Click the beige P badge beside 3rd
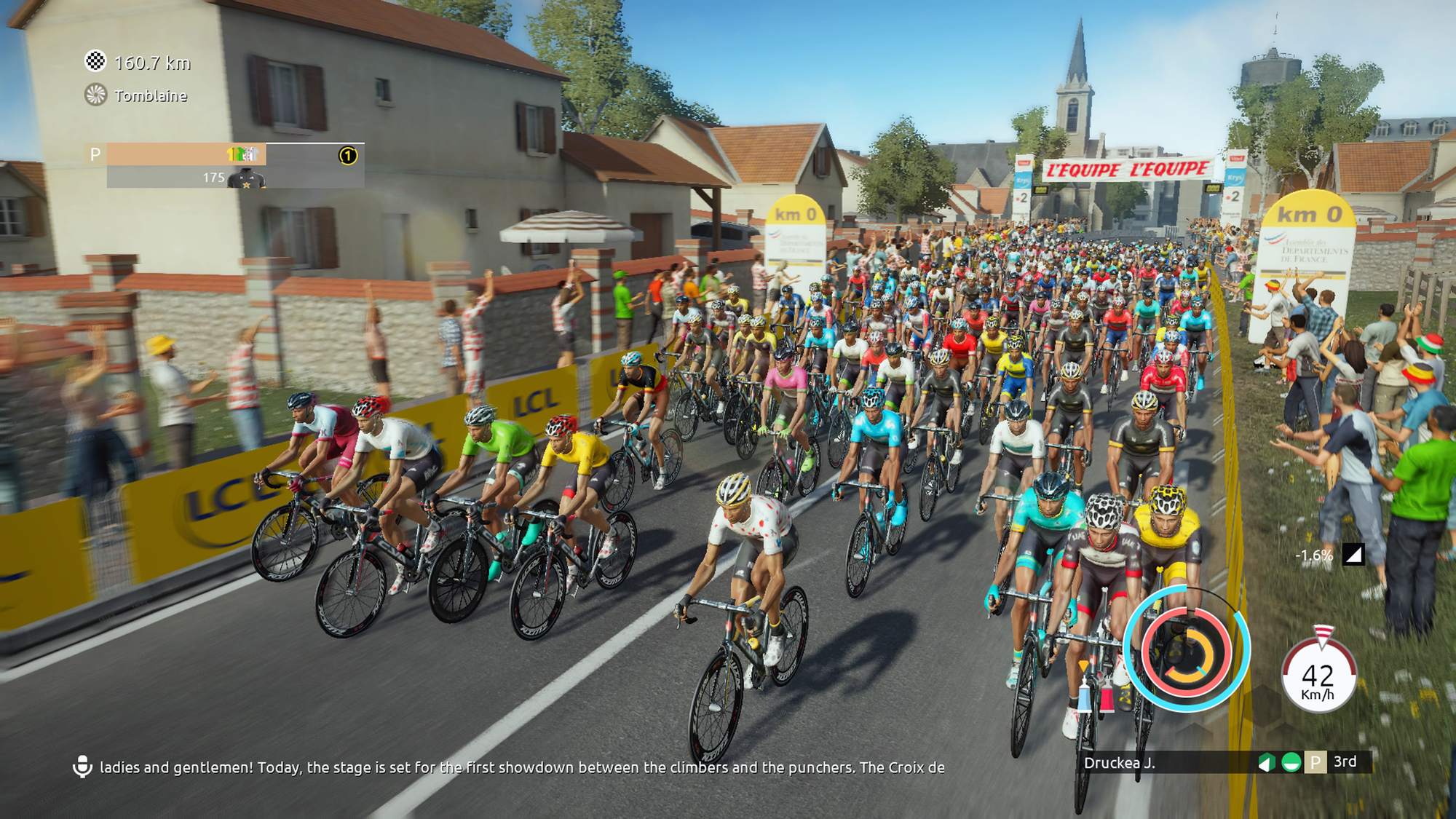 click(x=1315, y=762)
